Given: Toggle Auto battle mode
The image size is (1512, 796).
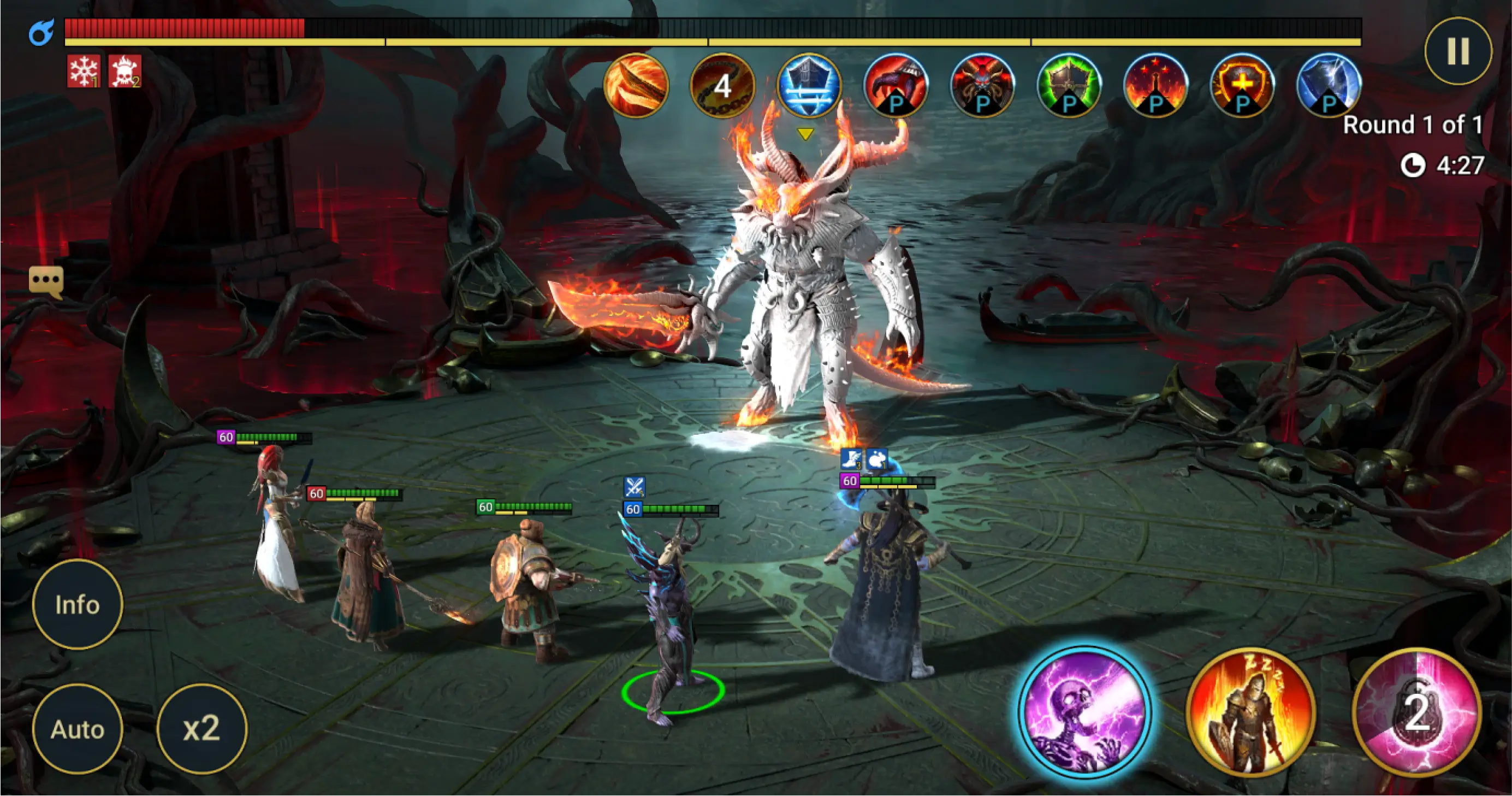Looking at the screenshot, I should coord(78,729).
